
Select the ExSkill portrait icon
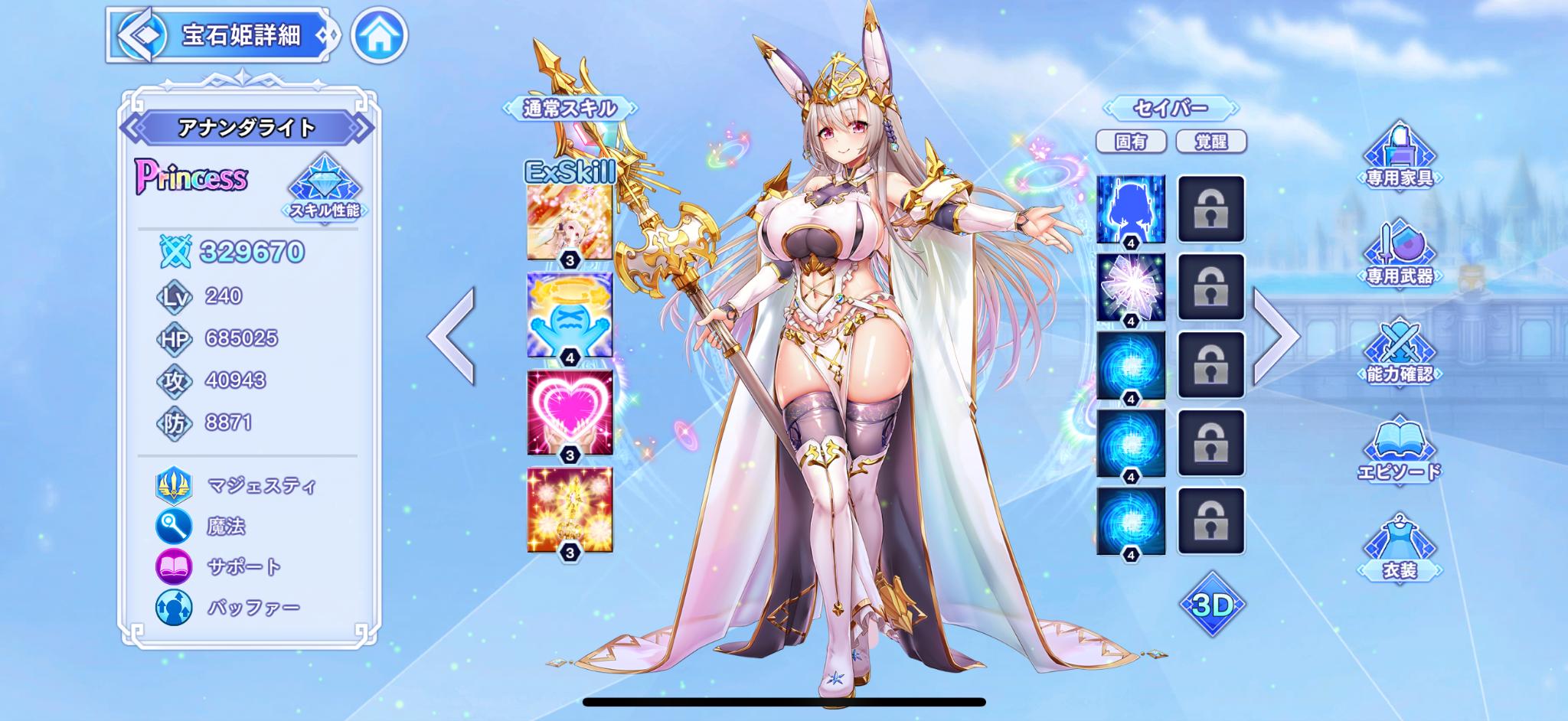coord(570,222)
